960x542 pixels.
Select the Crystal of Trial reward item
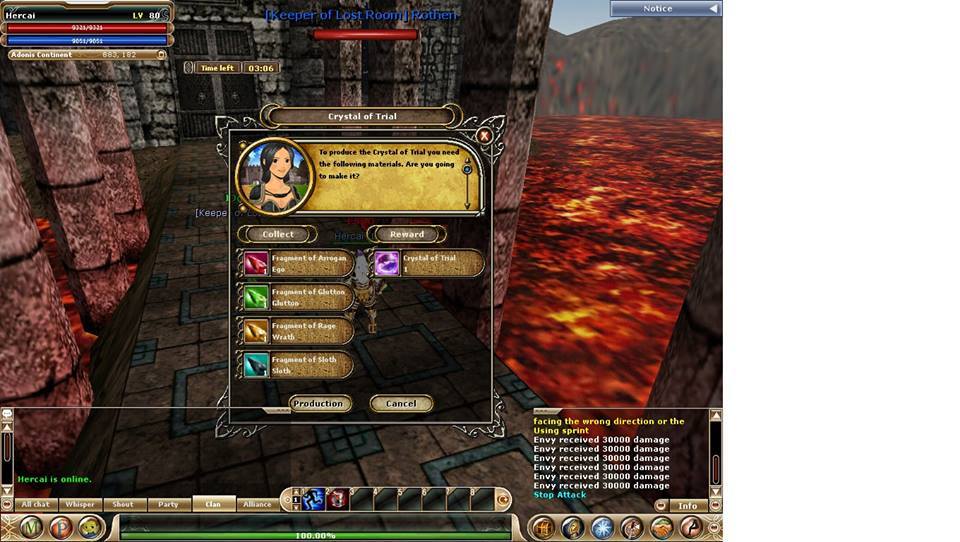pyautogui.click(x=428, y=263)
